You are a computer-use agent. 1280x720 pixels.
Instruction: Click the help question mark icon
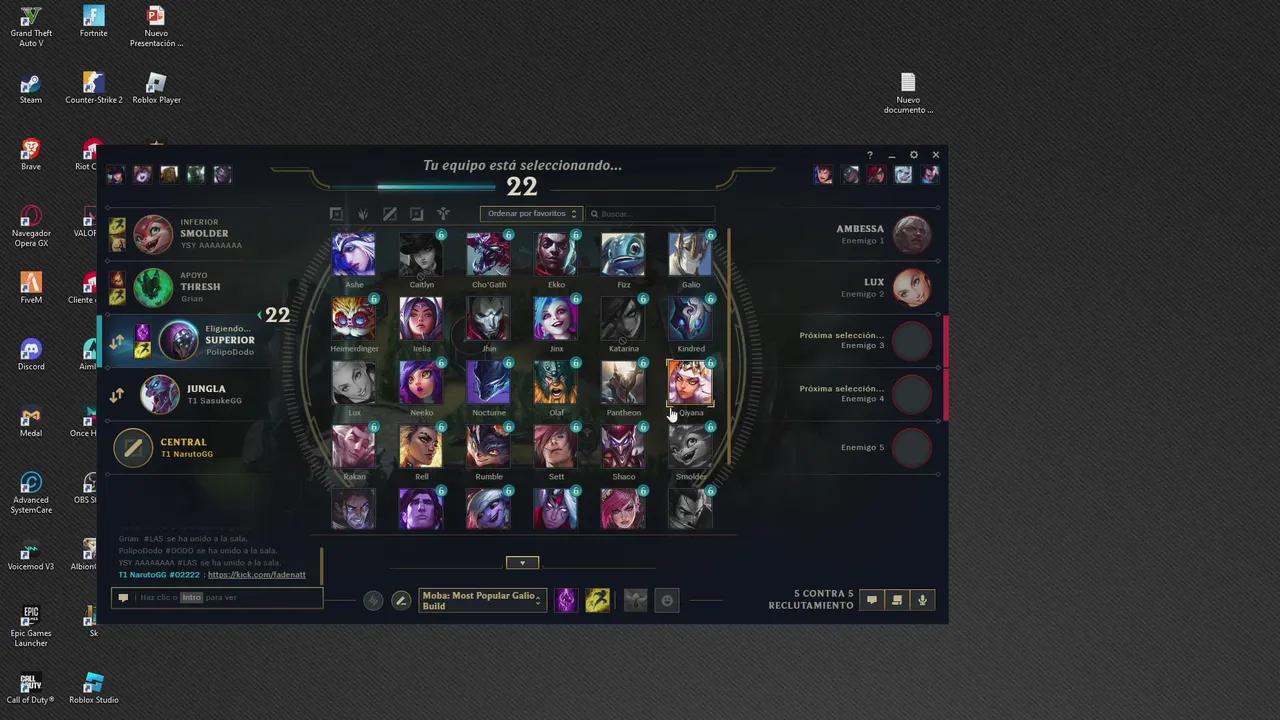869,155
